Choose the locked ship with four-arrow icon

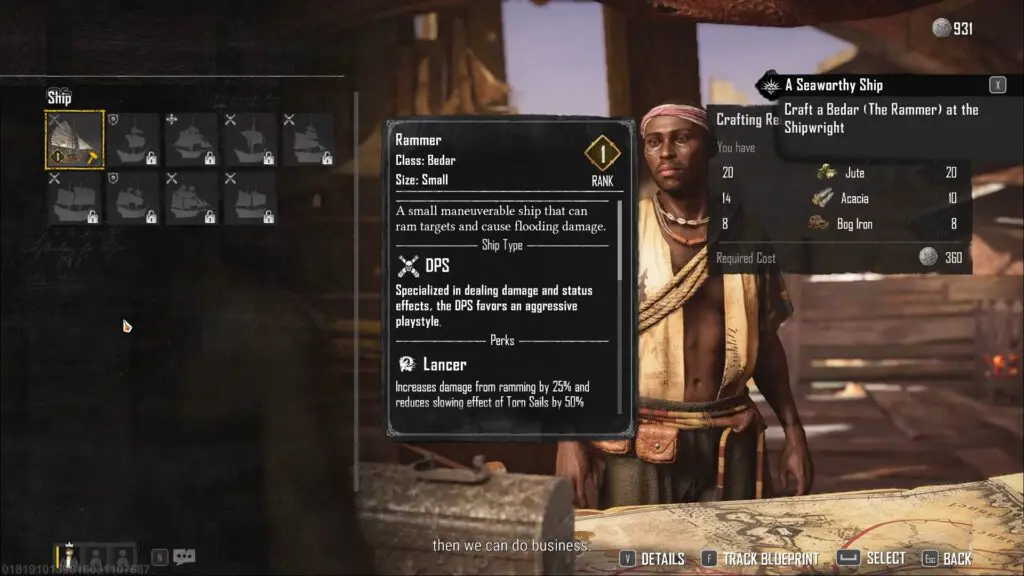tap(191, 139)
